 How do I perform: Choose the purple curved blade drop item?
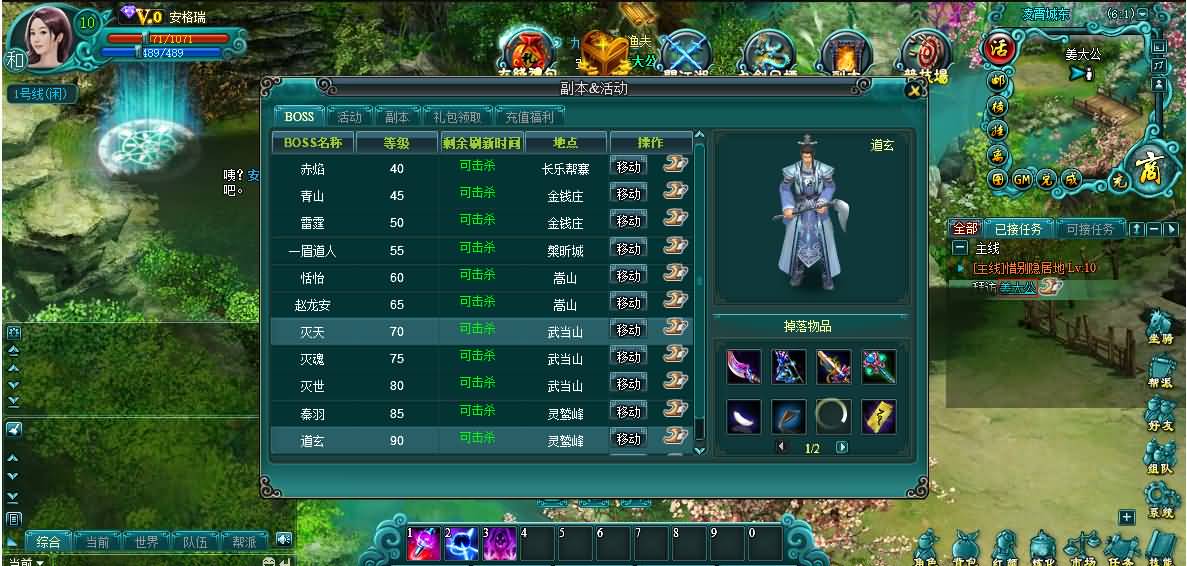point(744,366)
